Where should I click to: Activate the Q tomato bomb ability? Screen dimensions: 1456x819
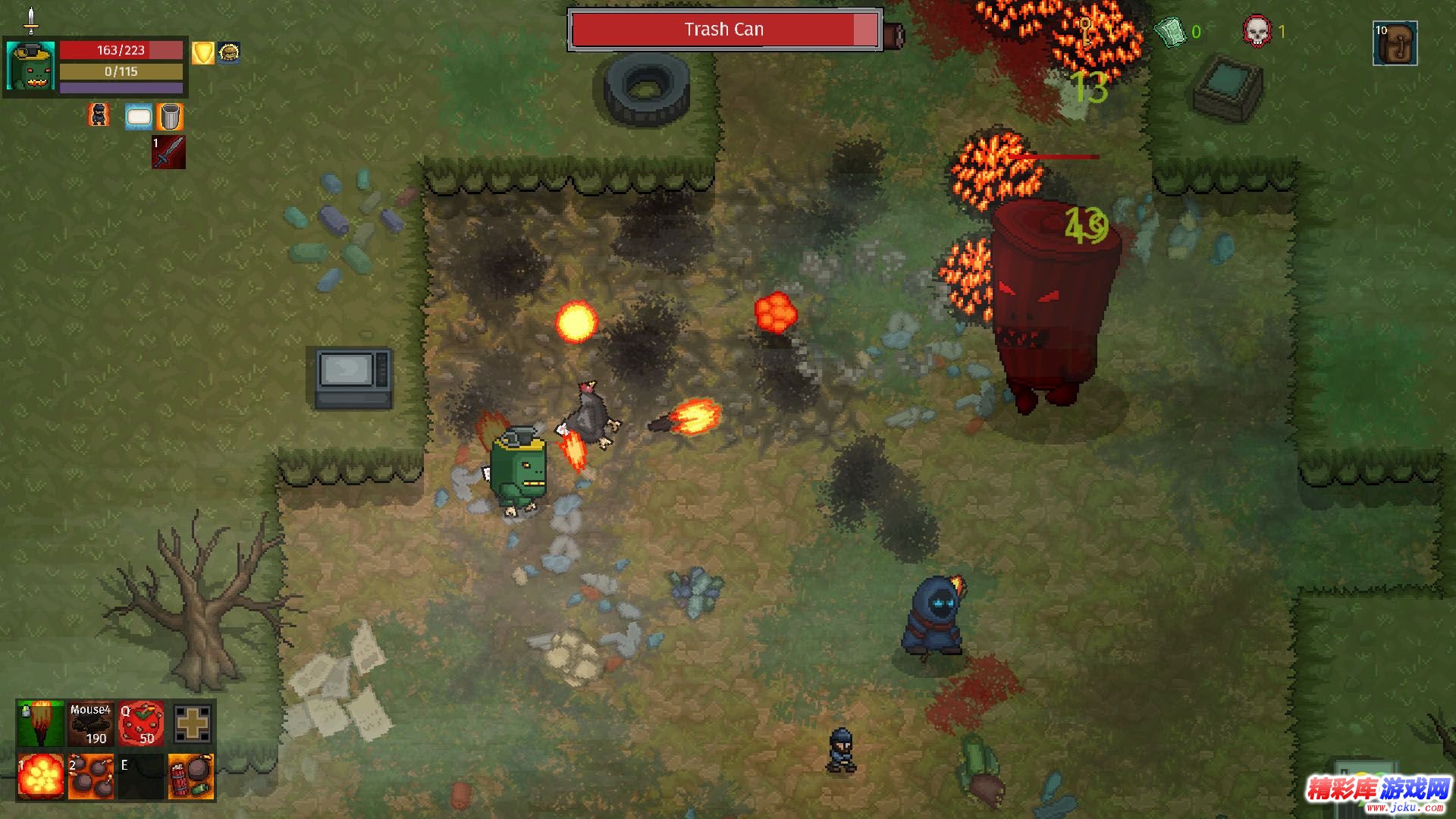coord(141,723)
